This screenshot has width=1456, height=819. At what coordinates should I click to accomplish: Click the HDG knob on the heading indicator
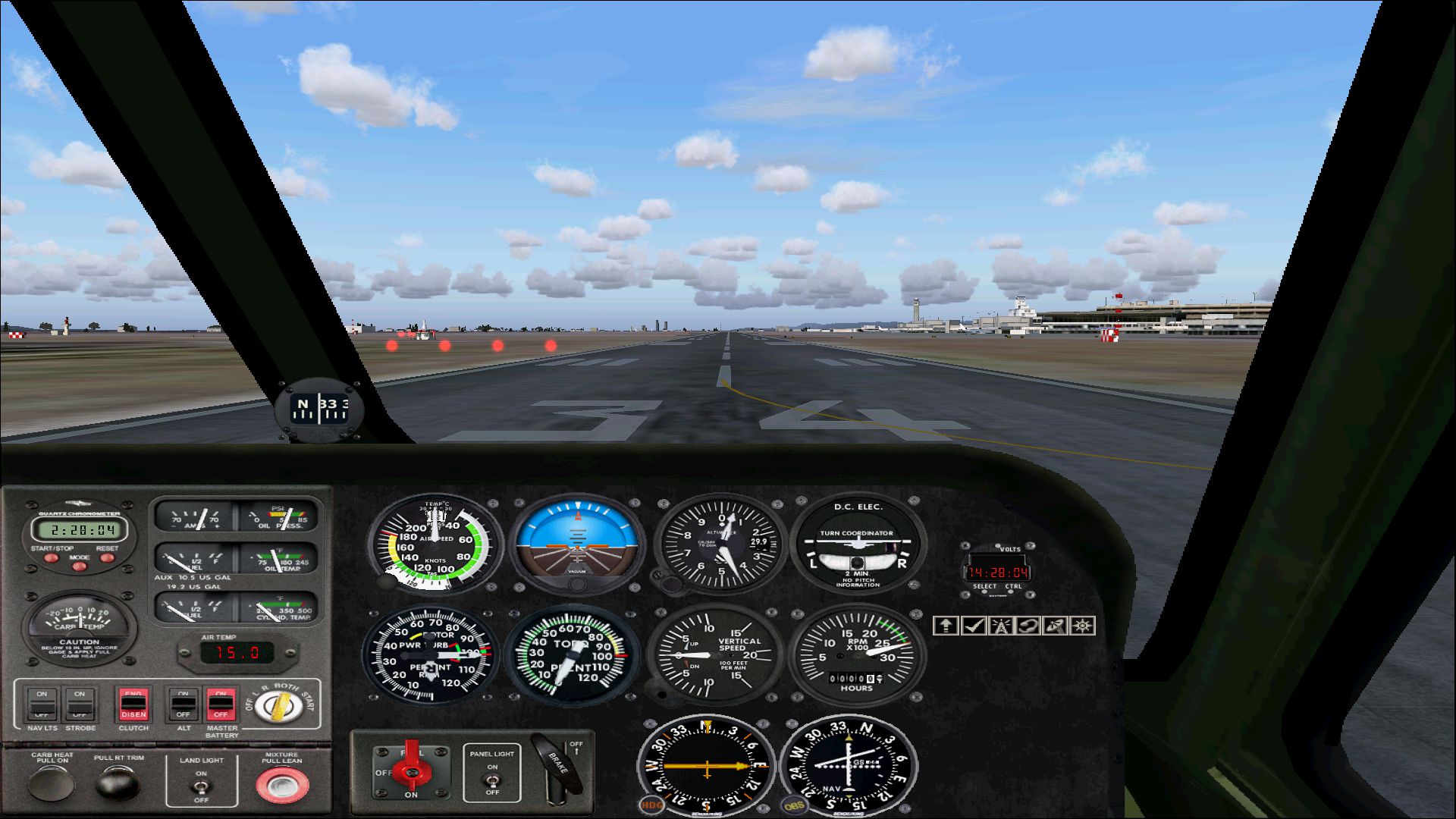pos(651,805)
